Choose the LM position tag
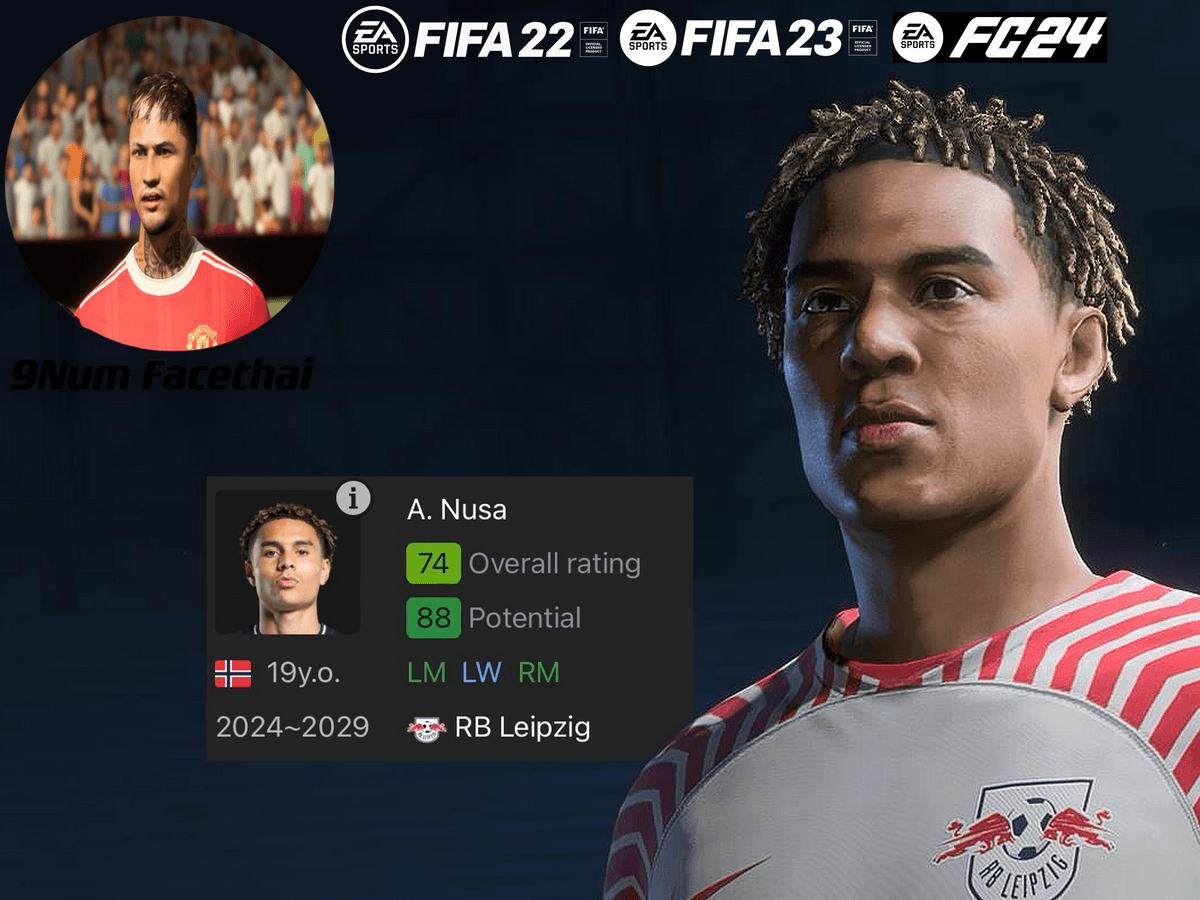1200x900 pixels. coord(427,672)
